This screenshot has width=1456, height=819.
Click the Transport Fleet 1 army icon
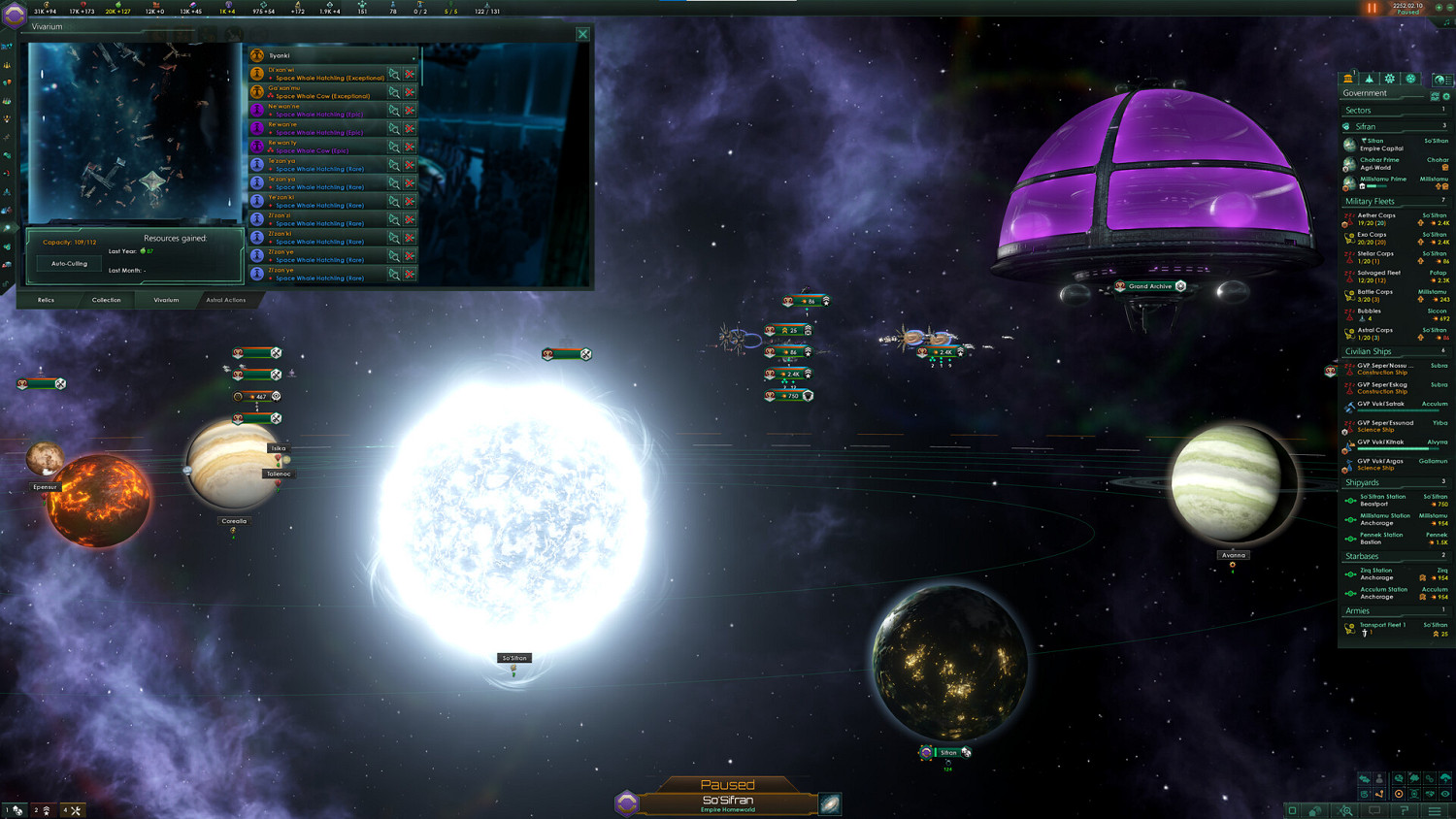click(x=1350, y=628)
